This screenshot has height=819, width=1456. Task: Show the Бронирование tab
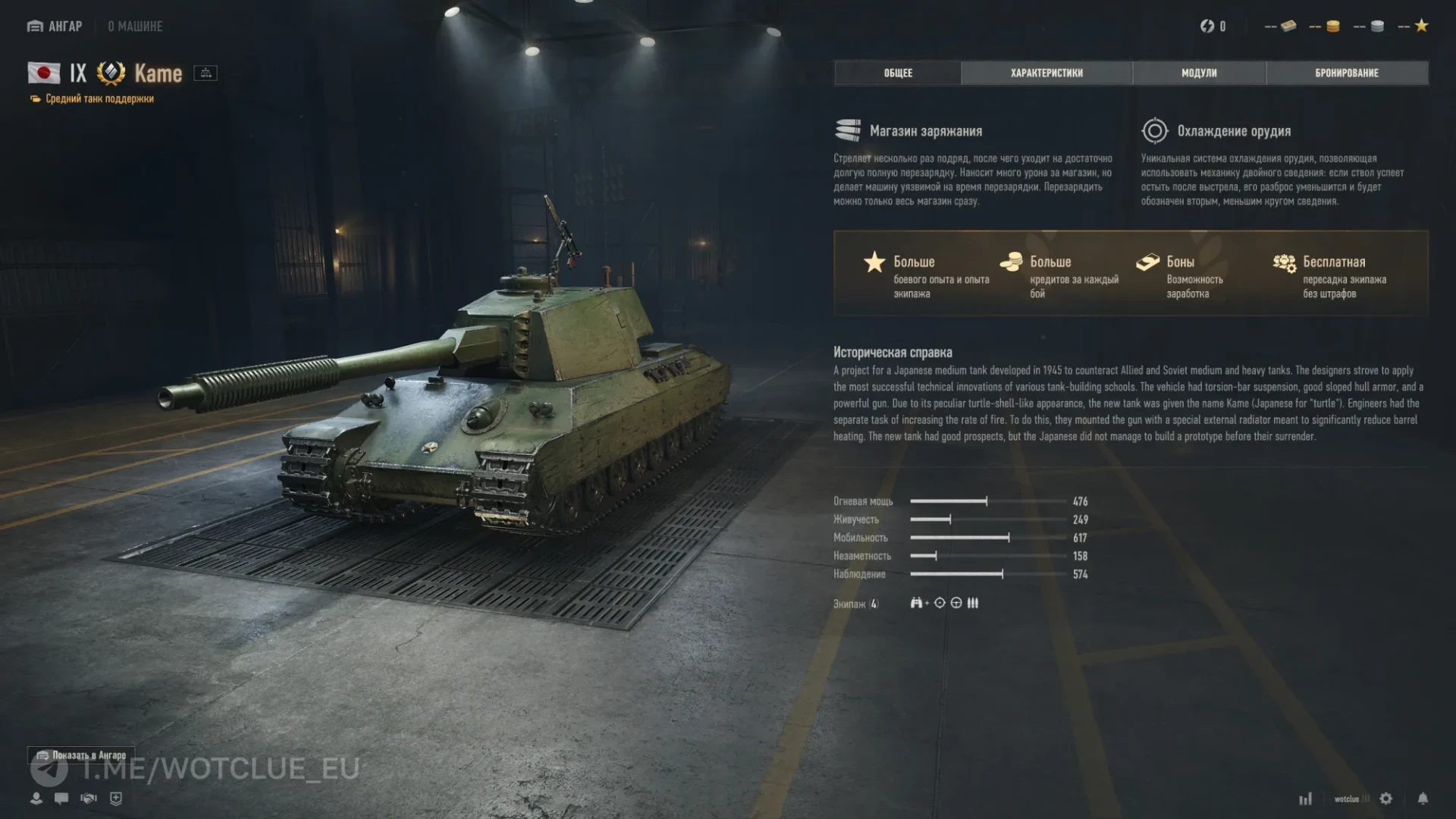point(1347,73)
